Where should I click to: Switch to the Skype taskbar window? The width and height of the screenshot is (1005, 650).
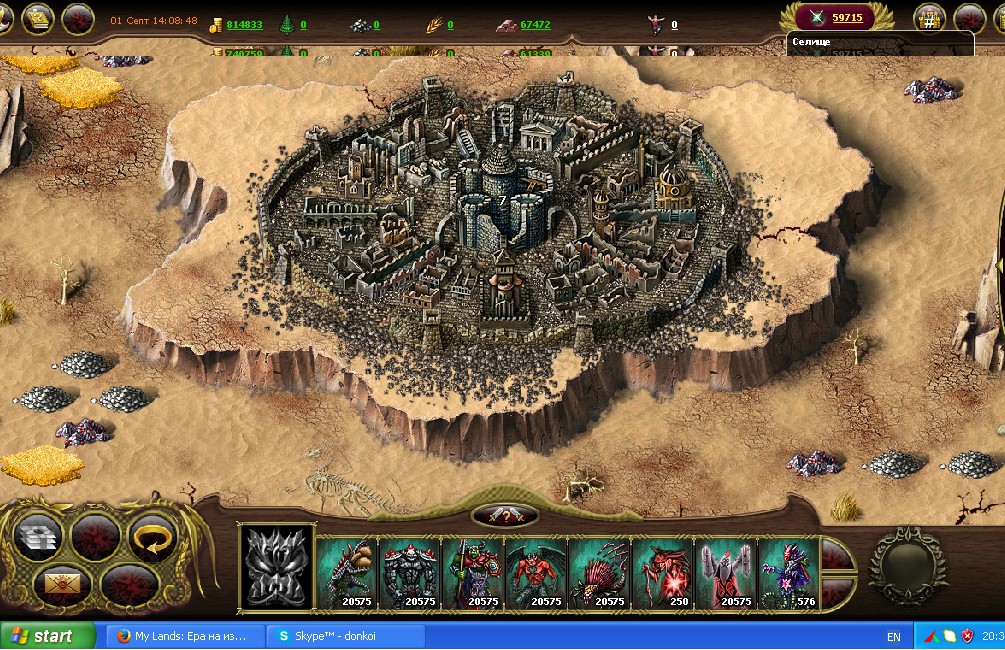(345, 636)
